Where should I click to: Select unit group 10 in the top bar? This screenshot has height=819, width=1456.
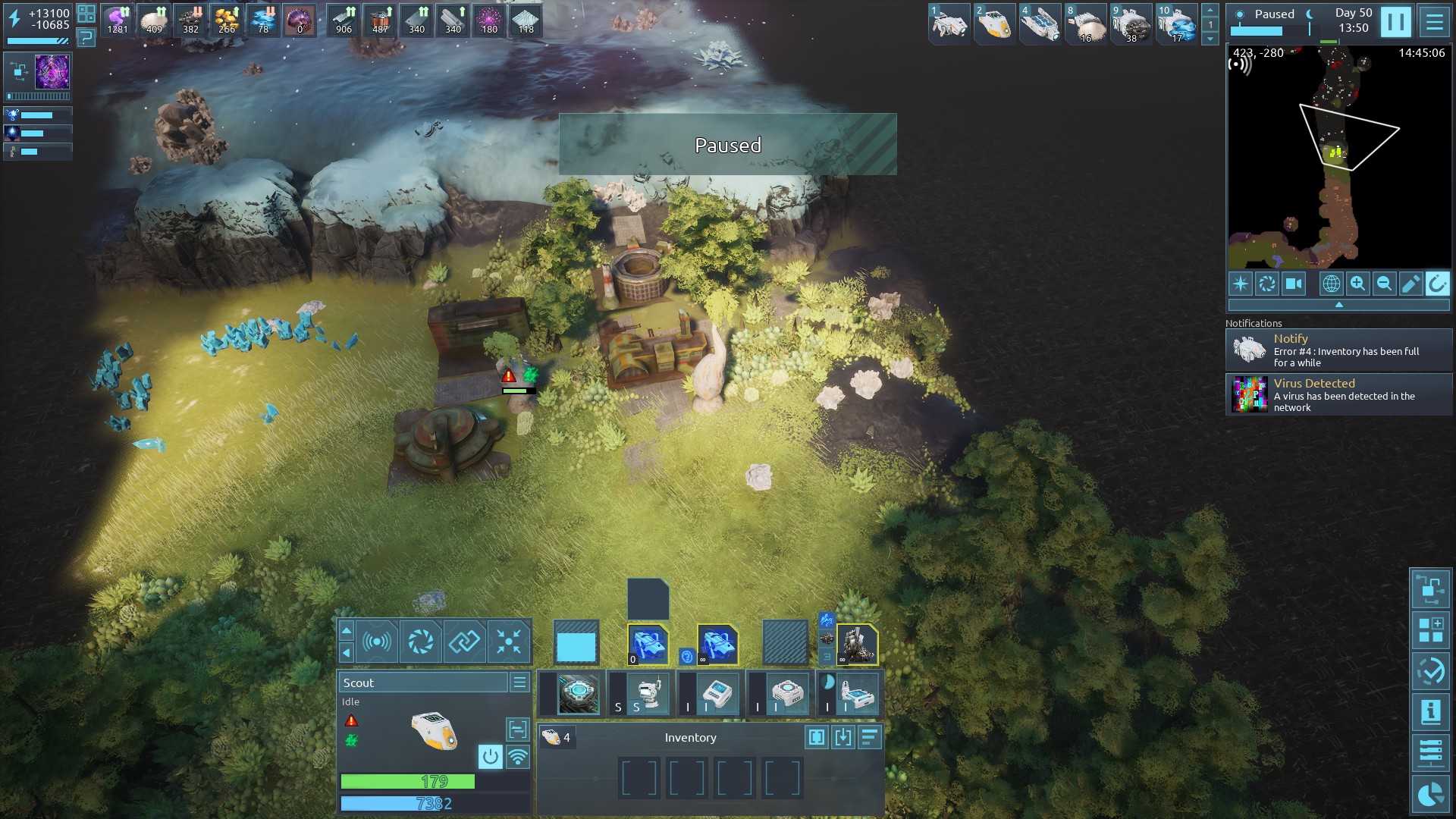[x=1176, y=24]
